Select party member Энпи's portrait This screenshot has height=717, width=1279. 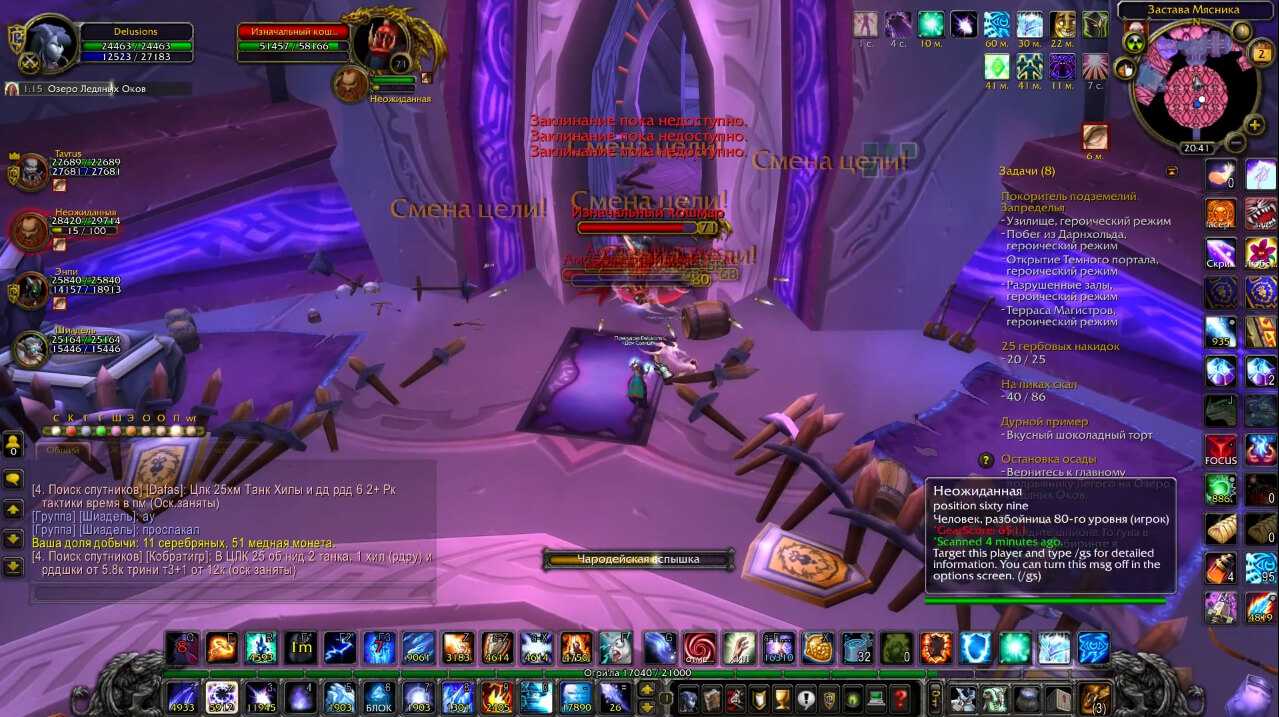tap(29, 290)
